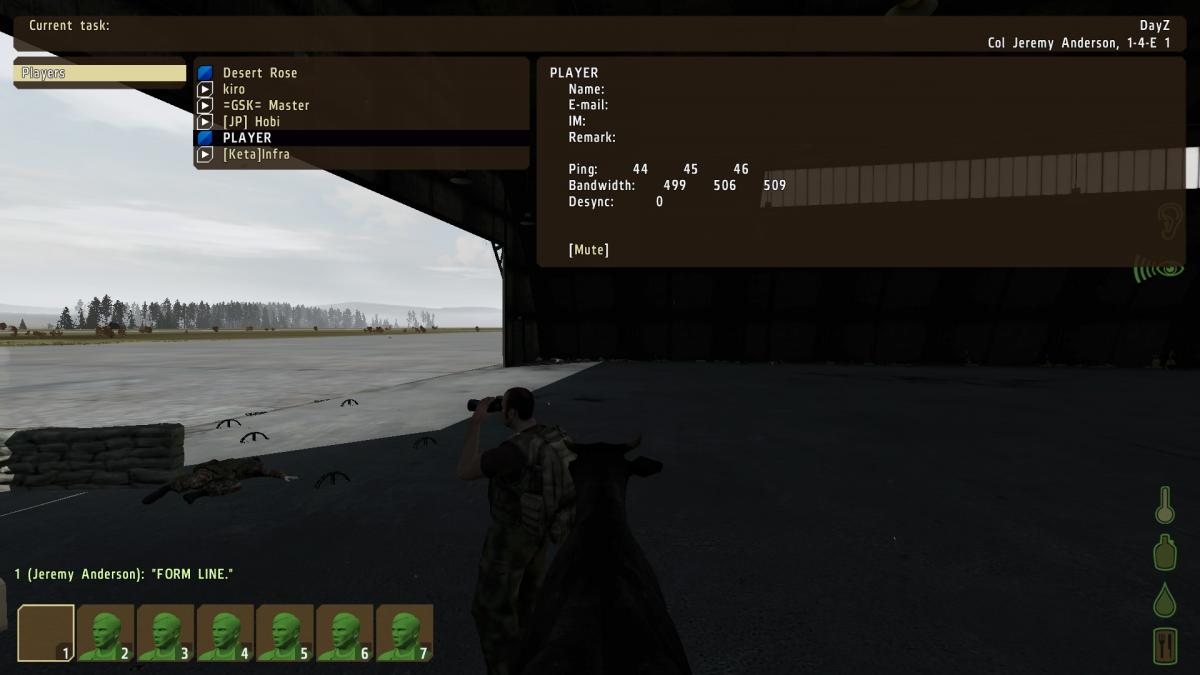
Task: Choose kiro from the player list
Action: [x=234, y=89]
